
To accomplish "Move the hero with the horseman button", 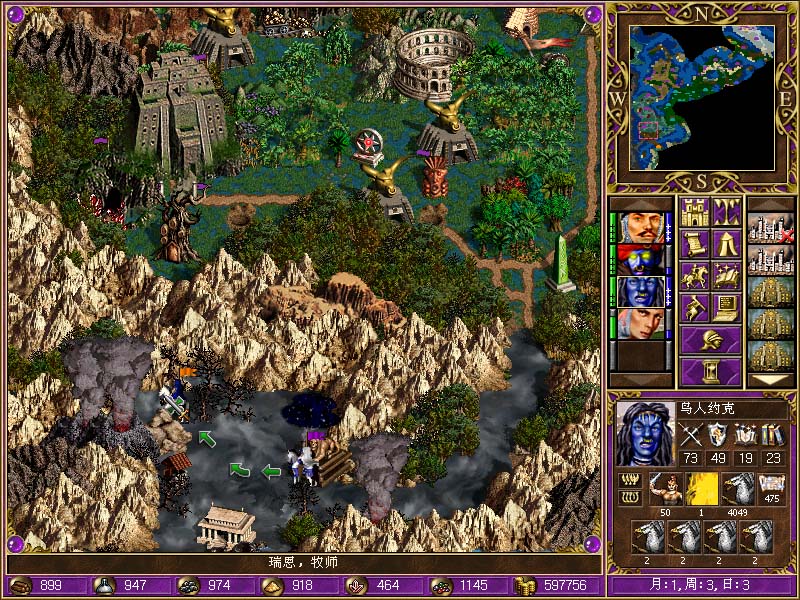I will pyautogui.click(x=693, y=276).
